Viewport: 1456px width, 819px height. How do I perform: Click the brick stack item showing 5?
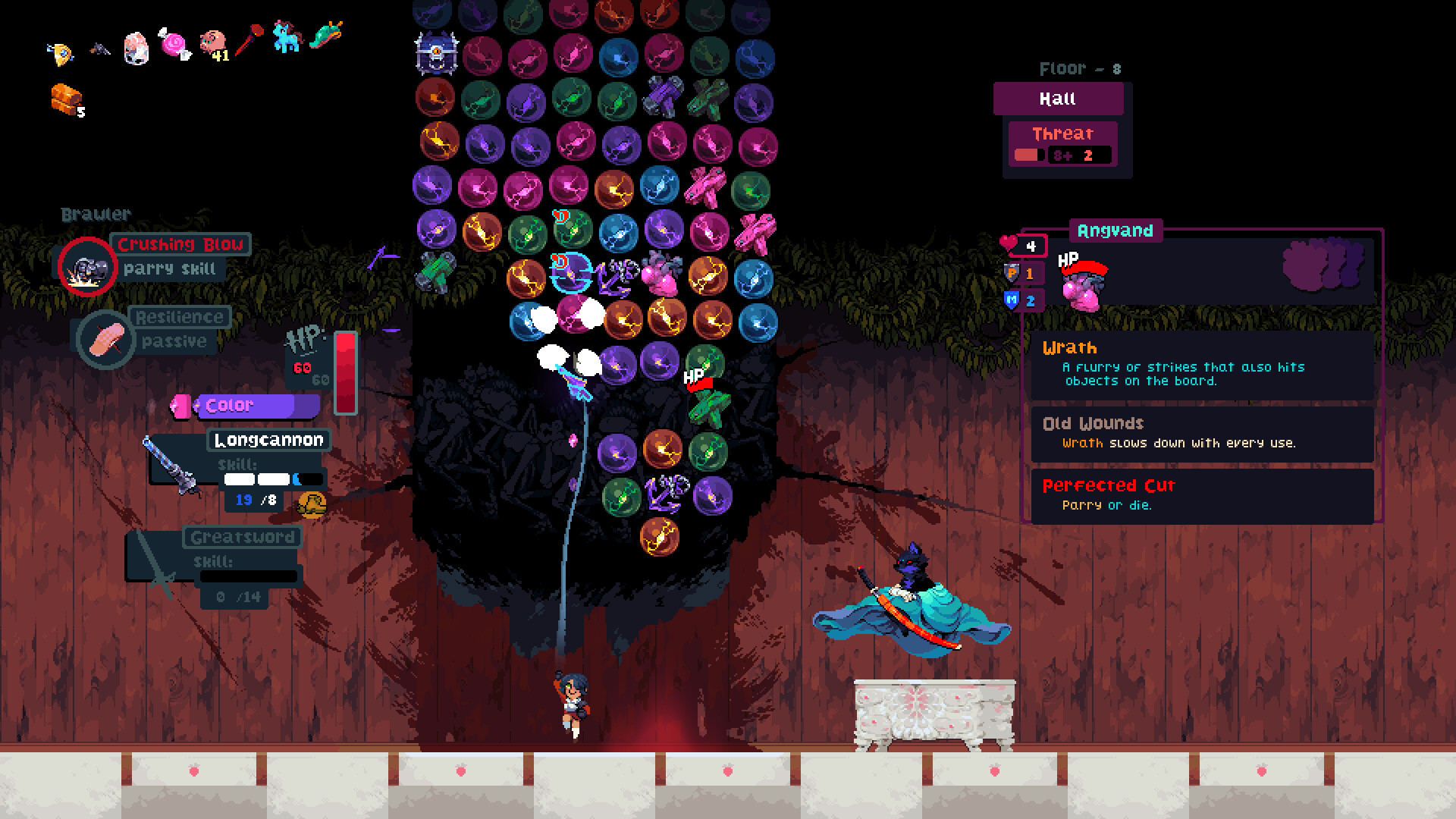(x=64, y=95)
